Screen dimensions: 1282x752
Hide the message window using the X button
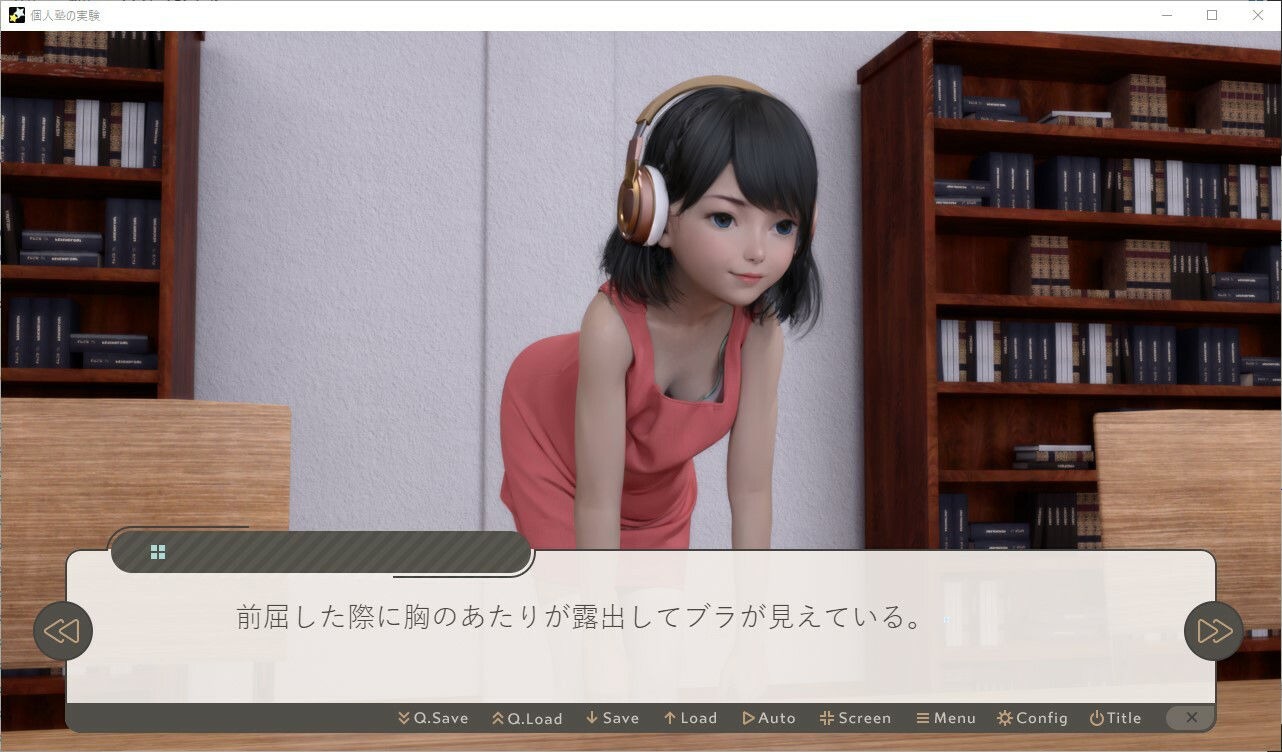point(1191,717)
